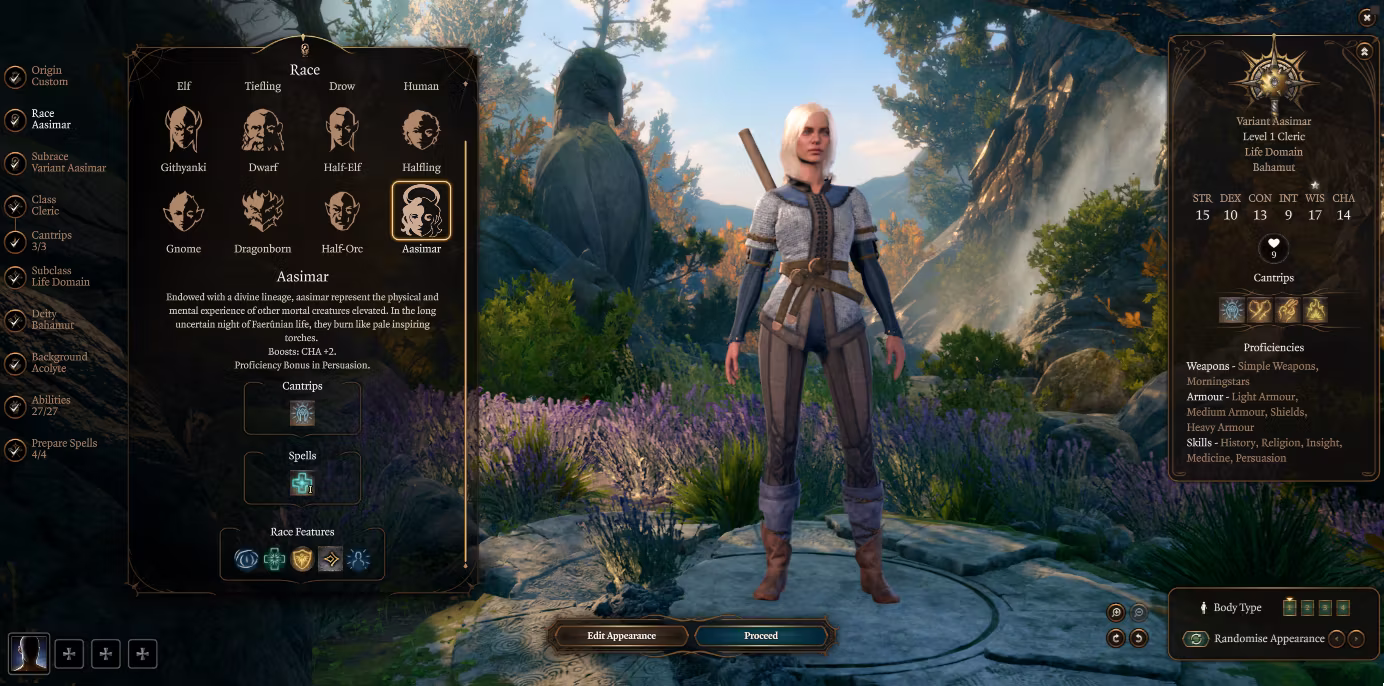The height and width of the screenshot is (686, 1384).
Task: Pick the Dragonborn race portrait
Action: [263, 212]
